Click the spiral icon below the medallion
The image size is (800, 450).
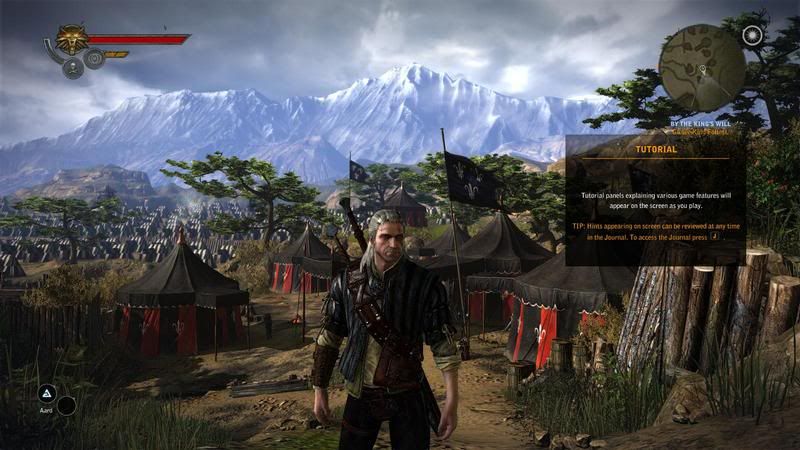click(x=95, y=59)
